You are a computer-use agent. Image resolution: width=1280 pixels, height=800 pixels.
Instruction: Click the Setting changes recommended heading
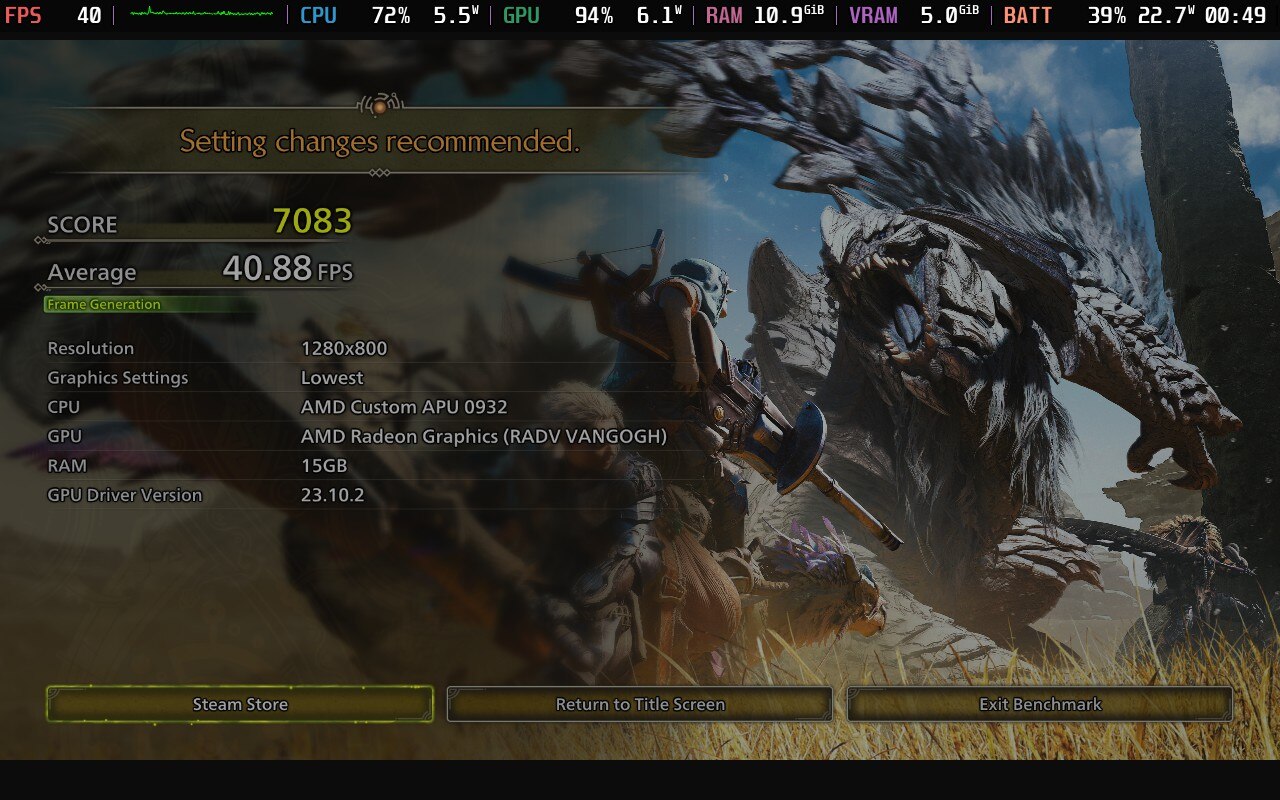coord(378,141)
